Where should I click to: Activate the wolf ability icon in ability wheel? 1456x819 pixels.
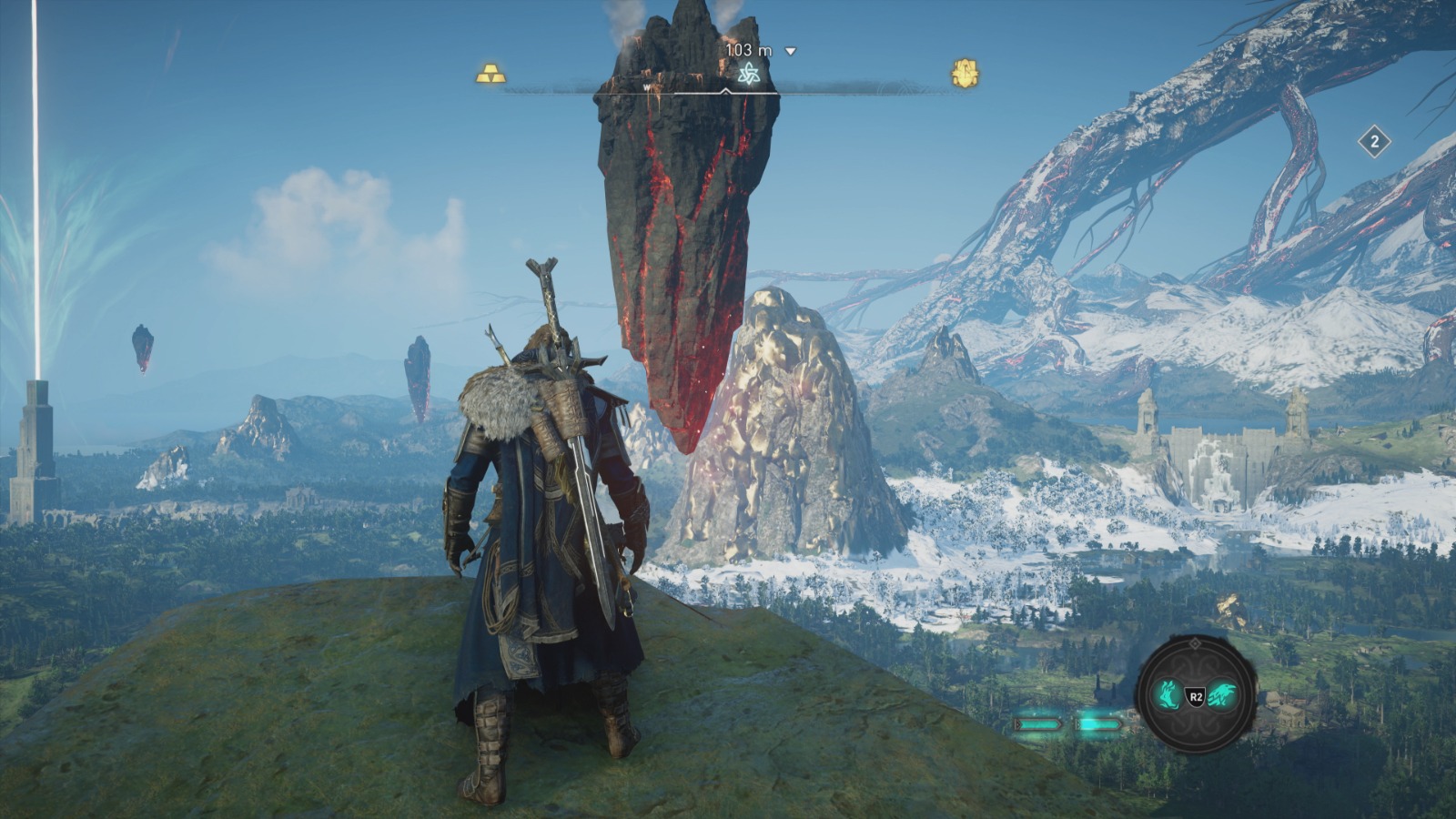[x=1168, y=693]
